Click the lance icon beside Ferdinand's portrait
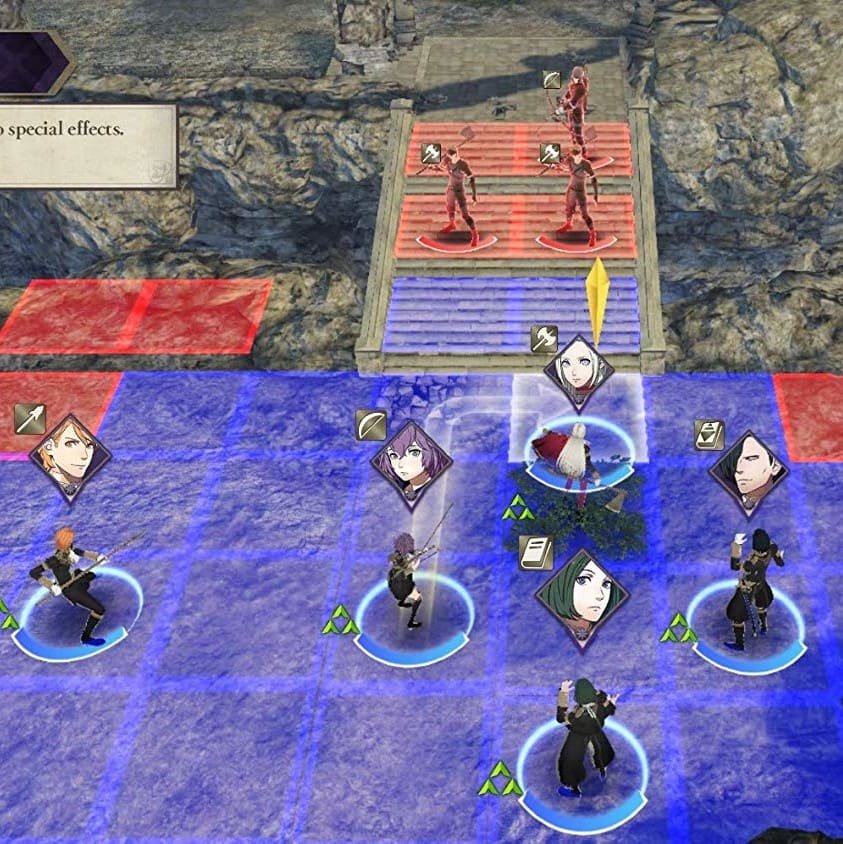 30,418
